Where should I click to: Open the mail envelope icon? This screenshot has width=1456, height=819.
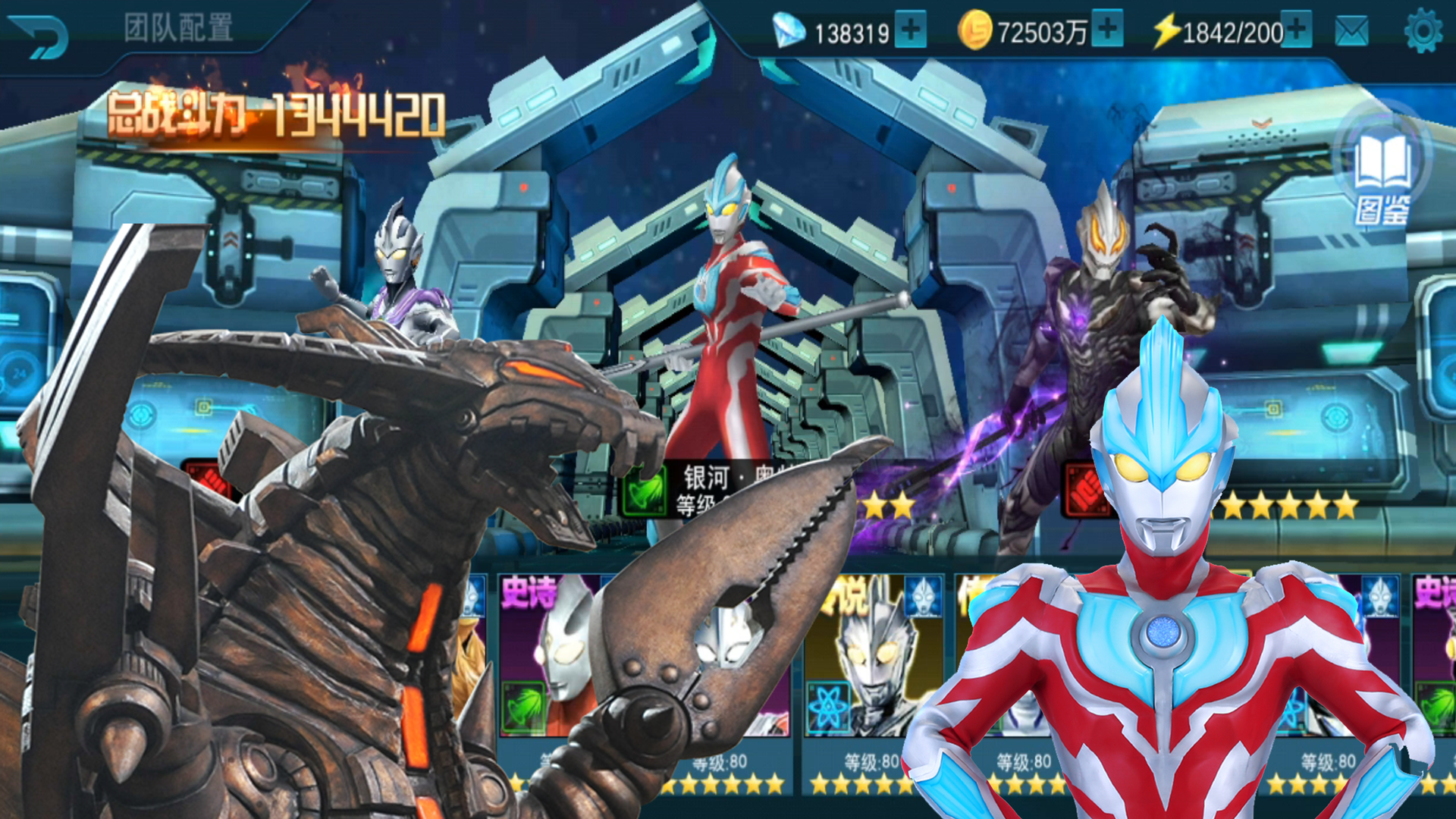point(1351,32)
